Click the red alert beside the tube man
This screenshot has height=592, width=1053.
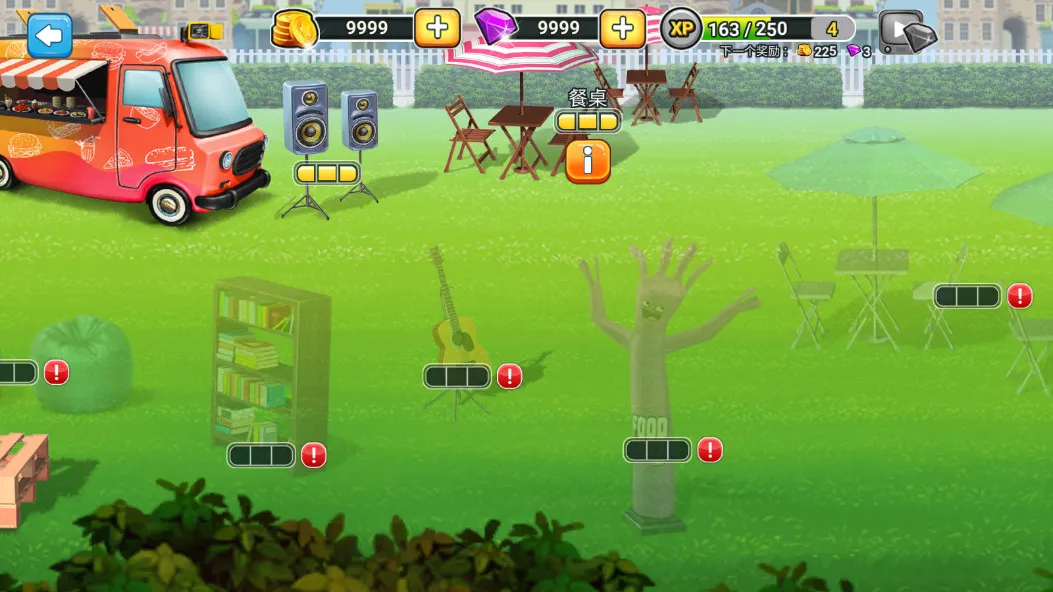pyautogui.click(x=710, y=450)
